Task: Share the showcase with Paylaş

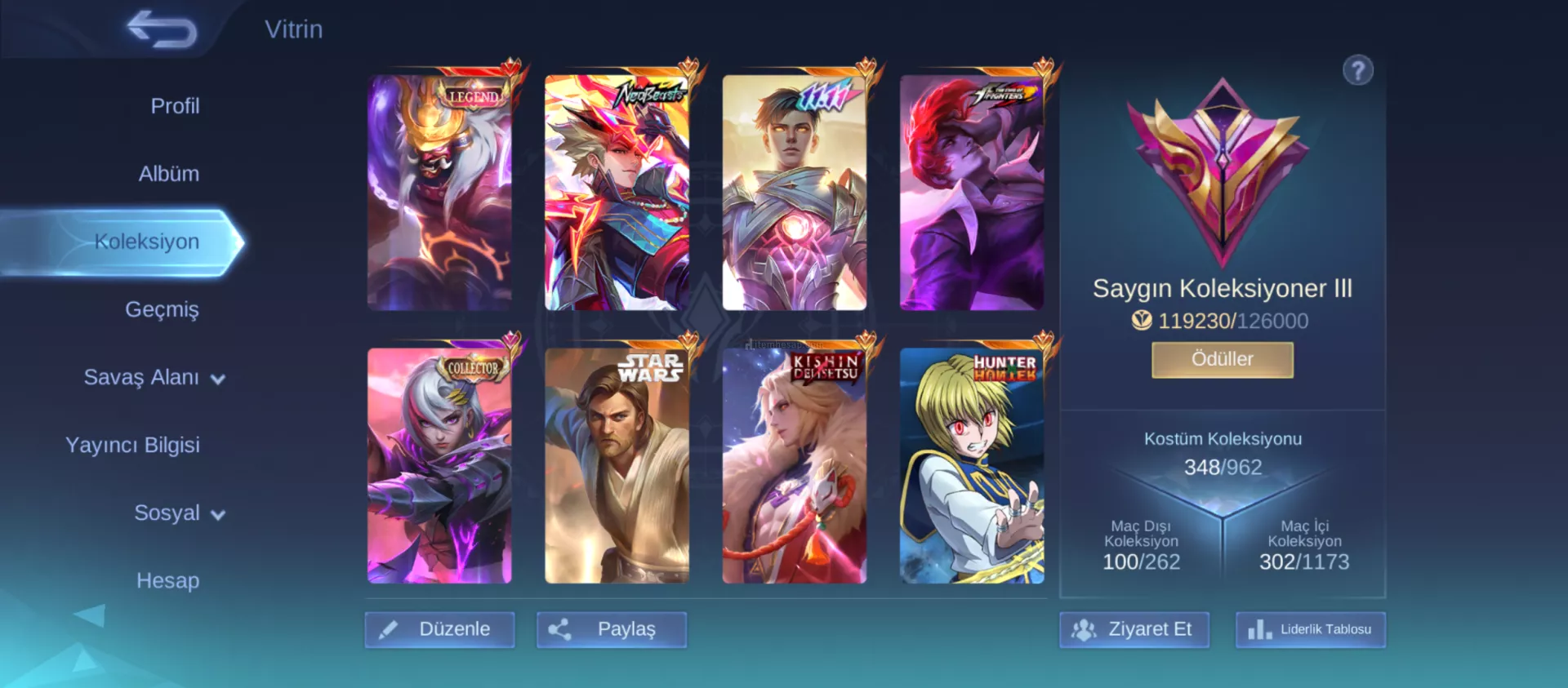Action: pyautogui.click(x=611, y=629)
